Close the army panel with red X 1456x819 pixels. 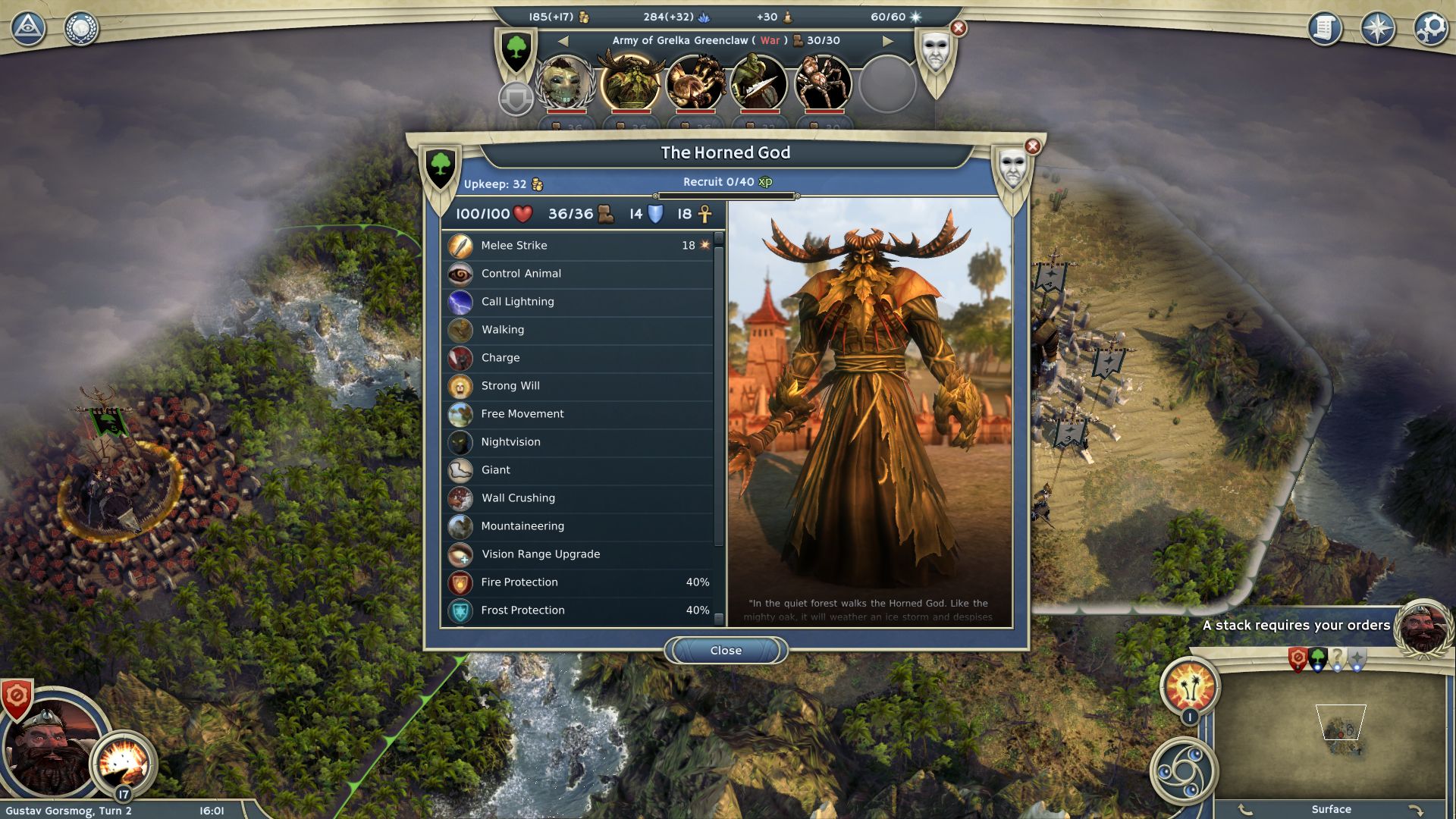click(959, 29)
